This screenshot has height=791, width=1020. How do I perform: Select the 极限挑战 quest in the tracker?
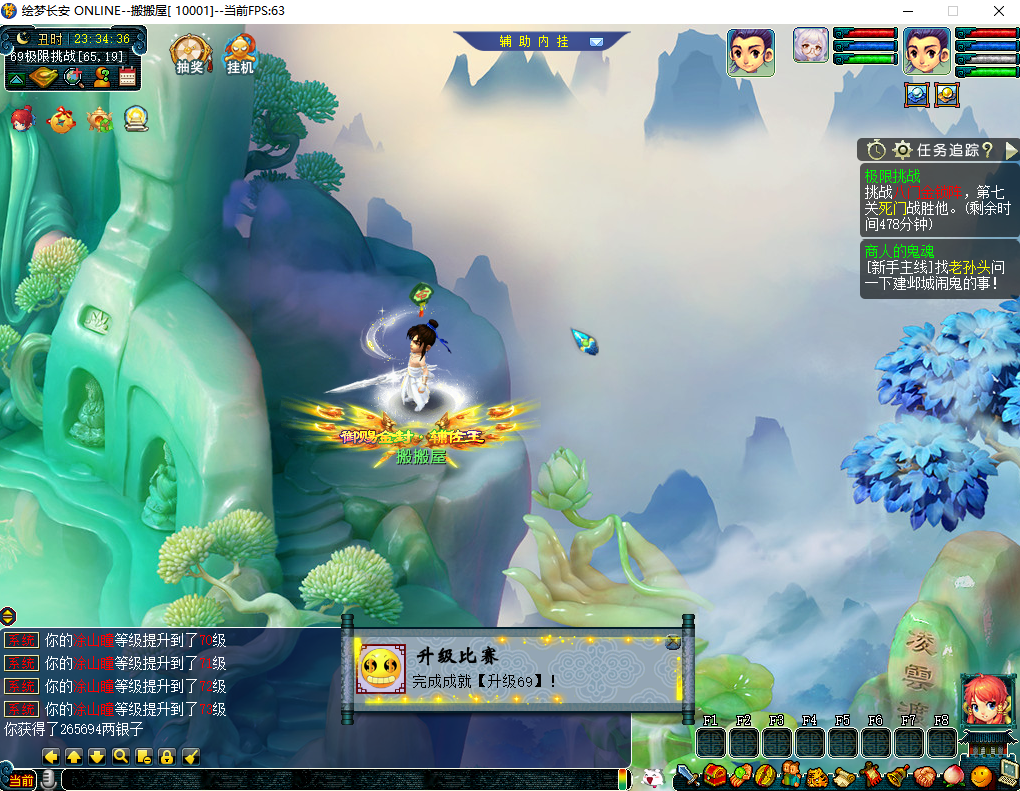pos(893,175)
